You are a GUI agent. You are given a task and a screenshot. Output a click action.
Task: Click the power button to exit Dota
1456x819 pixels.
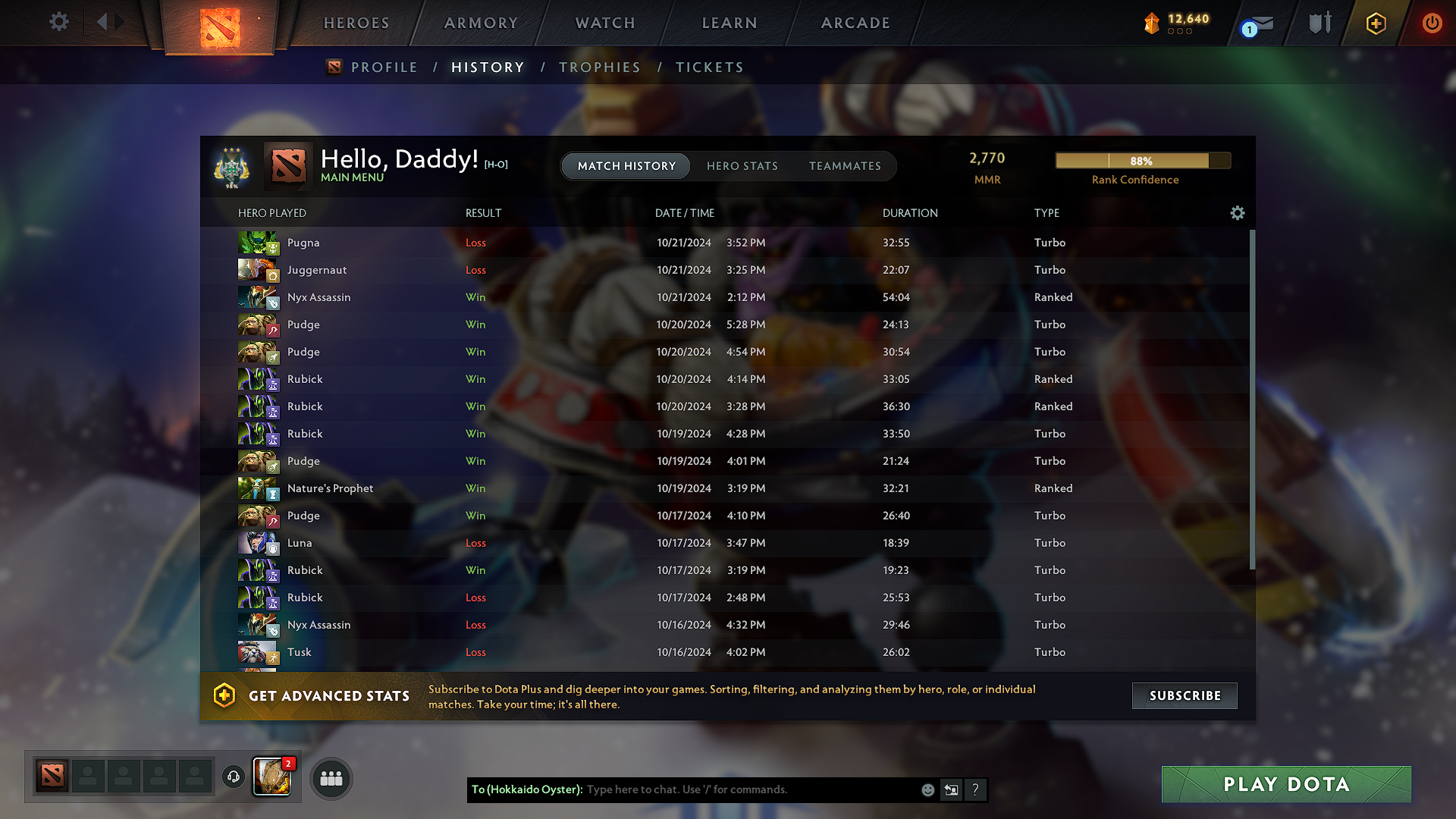point(1432,24)
